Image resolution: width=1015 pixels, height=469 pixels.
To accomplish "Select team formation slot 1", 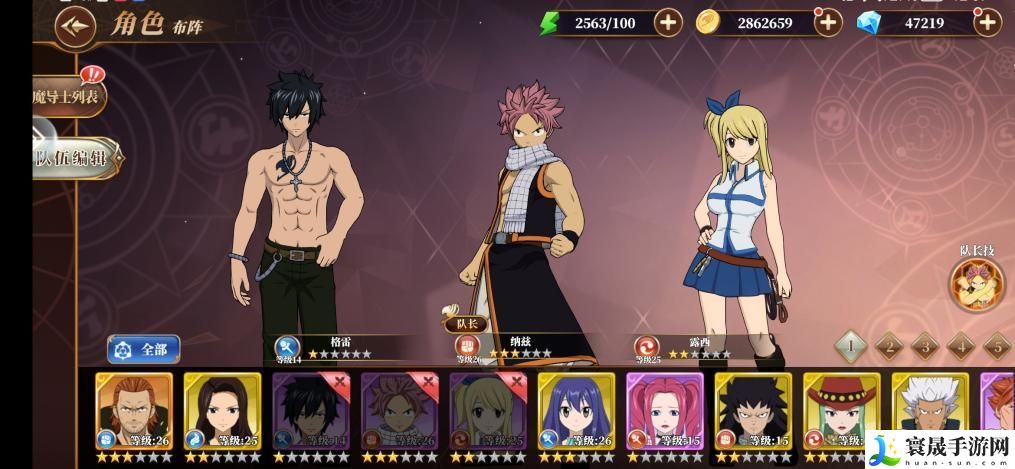I will click(851, 346).
